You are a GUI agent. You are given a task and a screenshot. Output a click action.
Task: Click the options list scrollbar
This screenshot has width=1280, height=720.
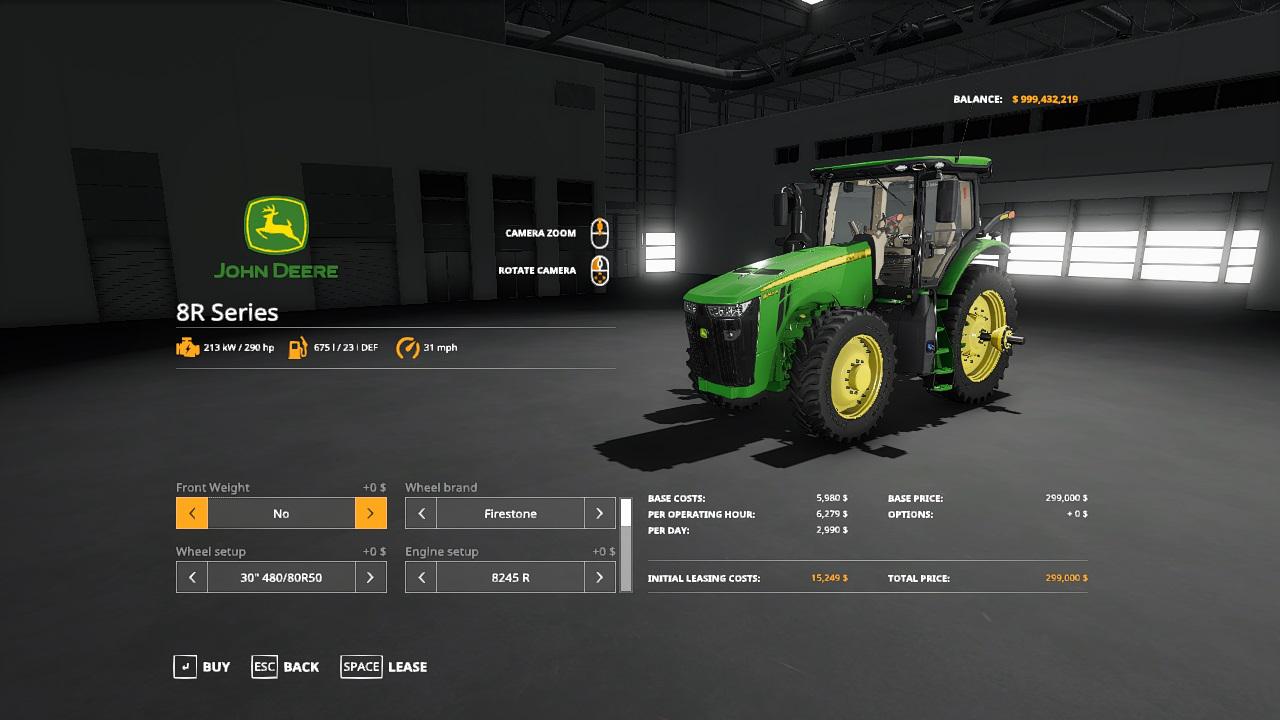point(626,545)
